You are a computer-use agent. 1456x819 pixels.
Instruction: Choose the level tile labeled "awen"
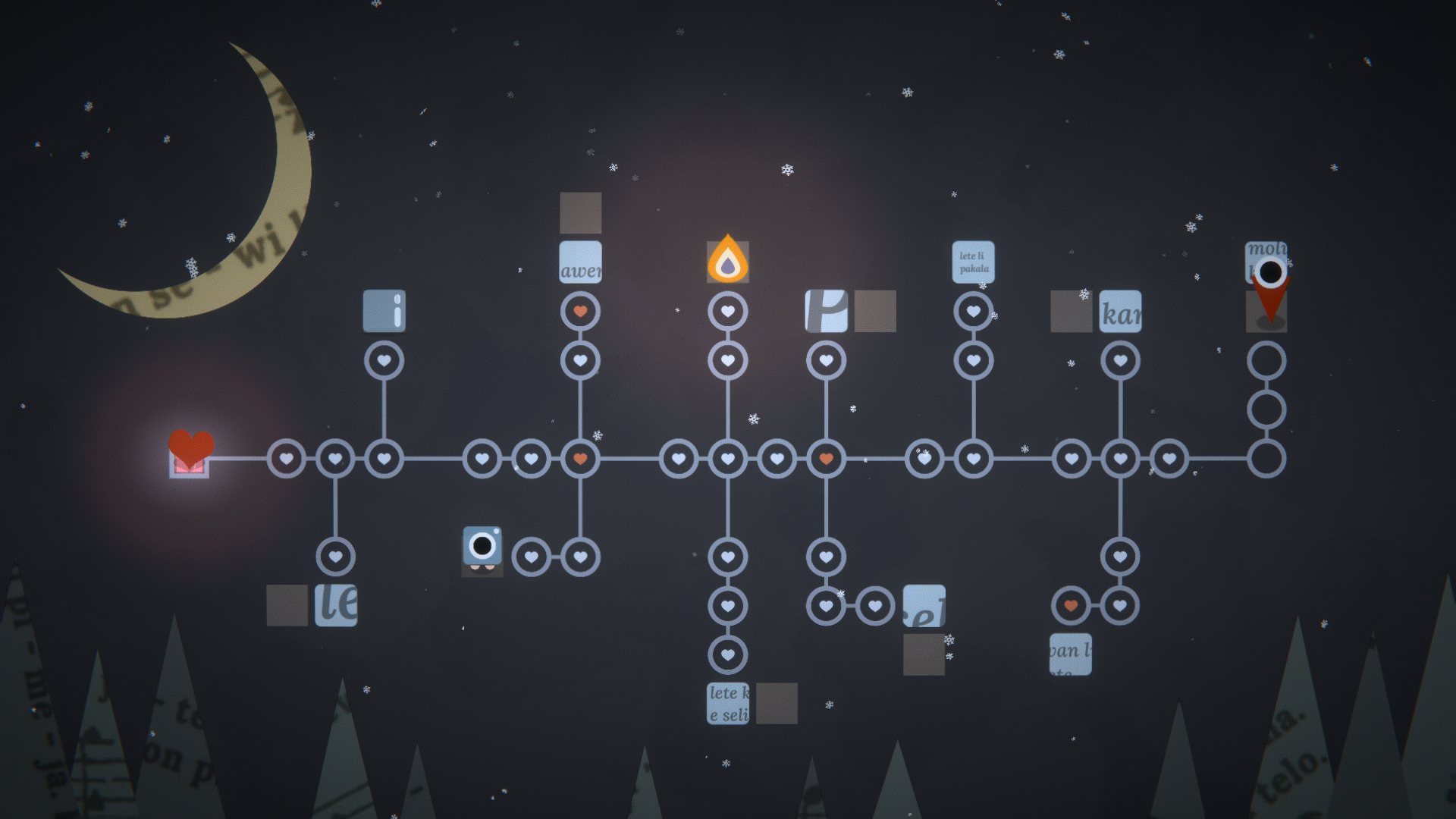pyautogui.click(x=580, y=262)
